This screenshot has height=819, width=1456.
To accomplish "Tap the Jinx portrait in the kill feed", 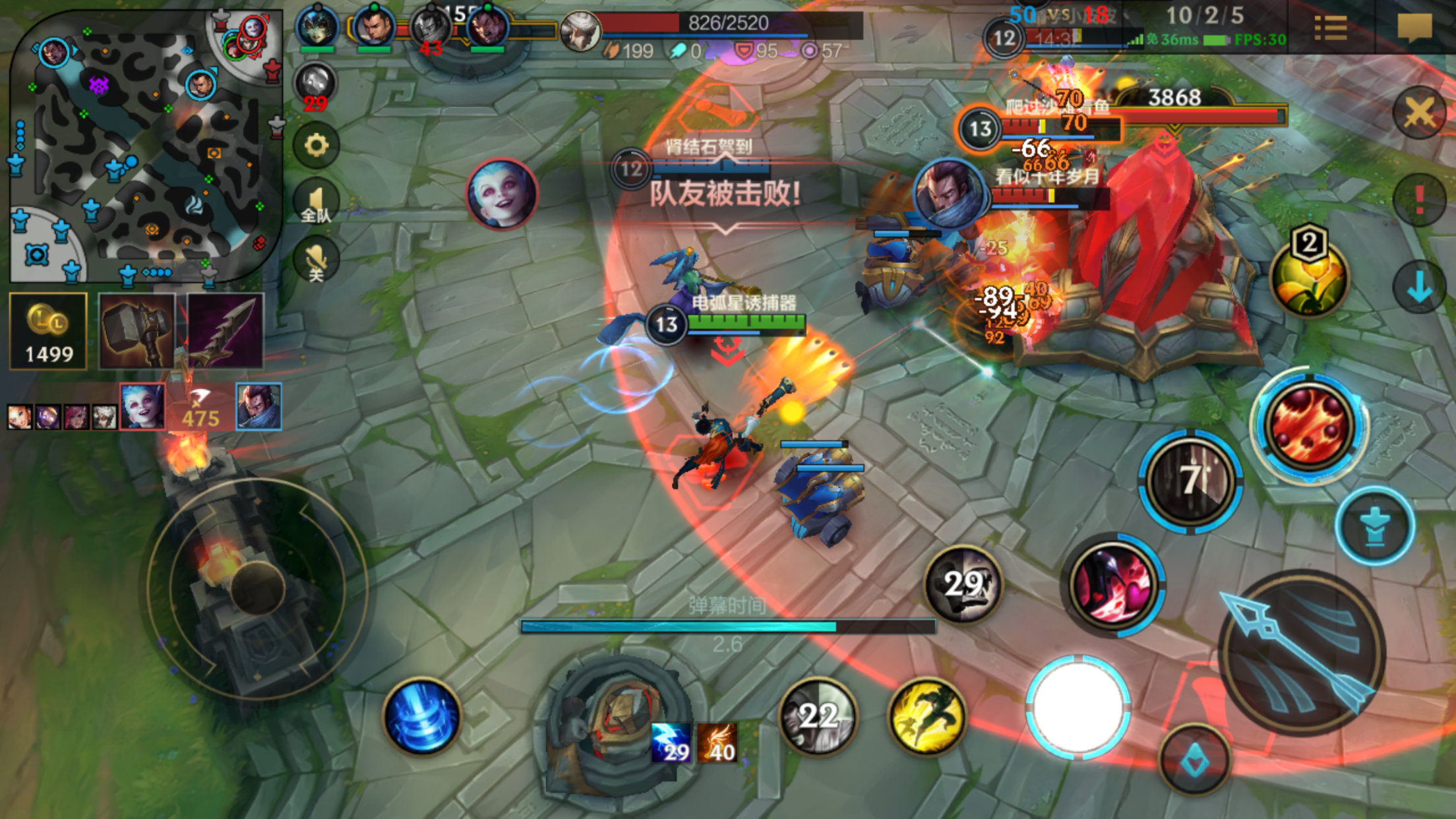I will pos(143,406).
